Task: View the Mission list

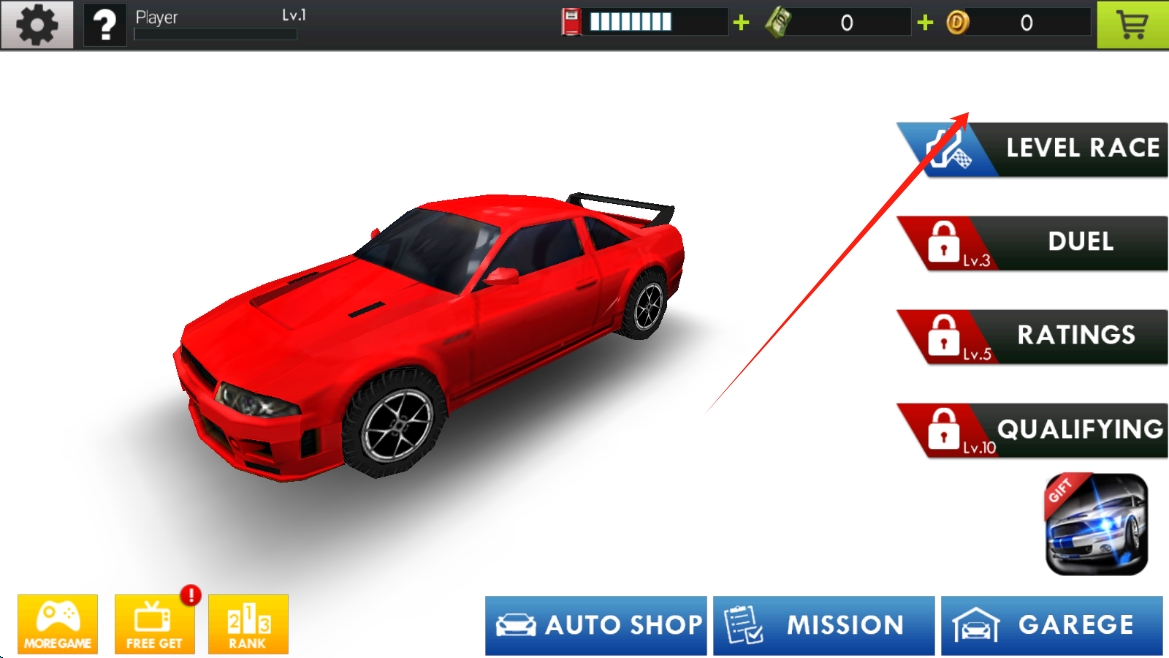Action: tap(823, 626)
